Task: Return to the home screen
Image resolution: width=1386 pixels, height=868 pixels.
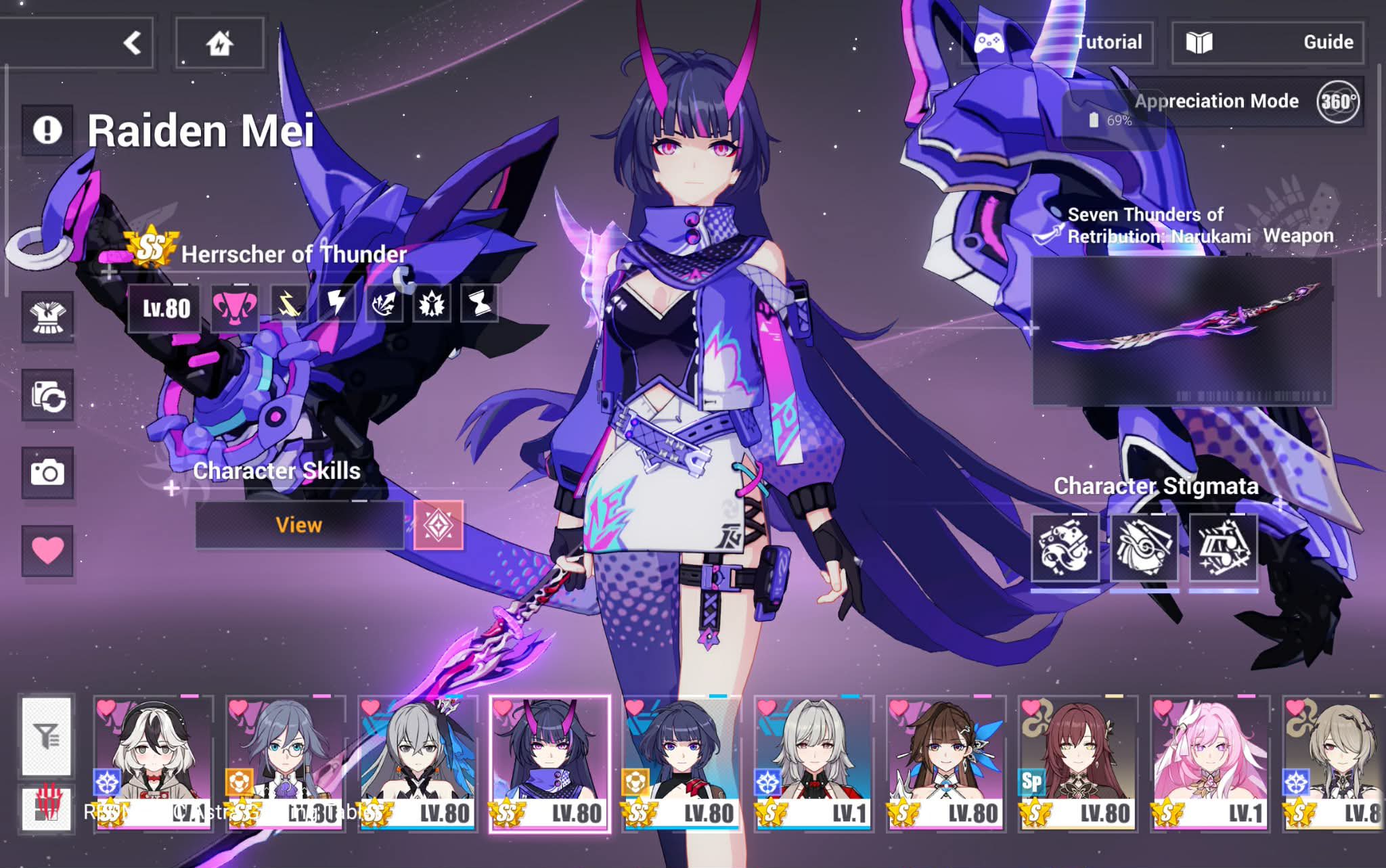Action: (x=219, y=43)
